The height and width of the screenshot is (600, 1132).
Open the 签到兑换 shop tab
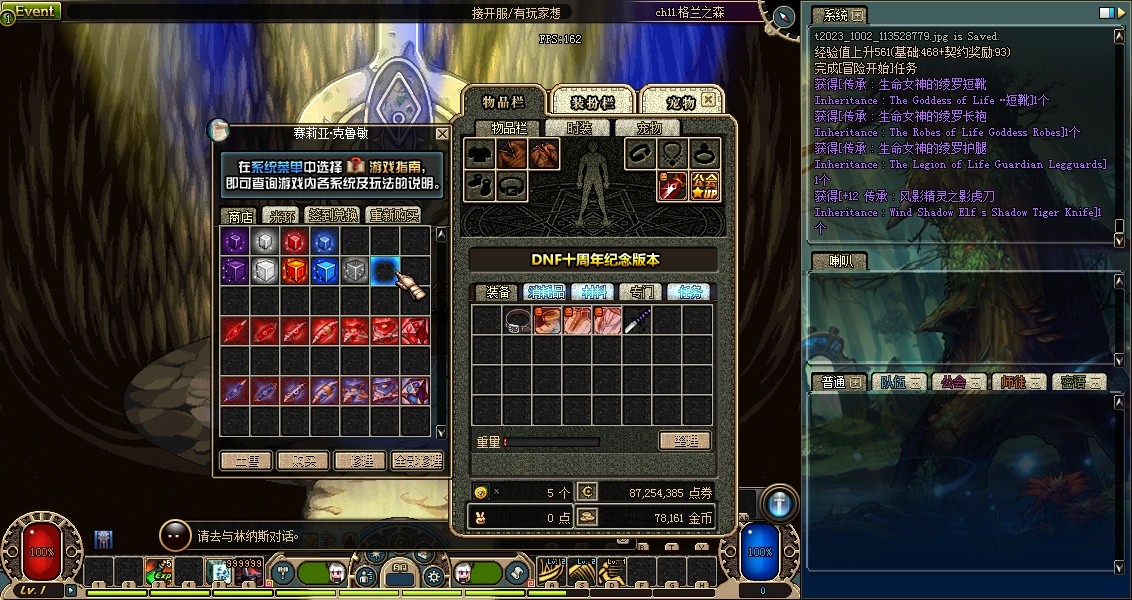coord(334,215)
